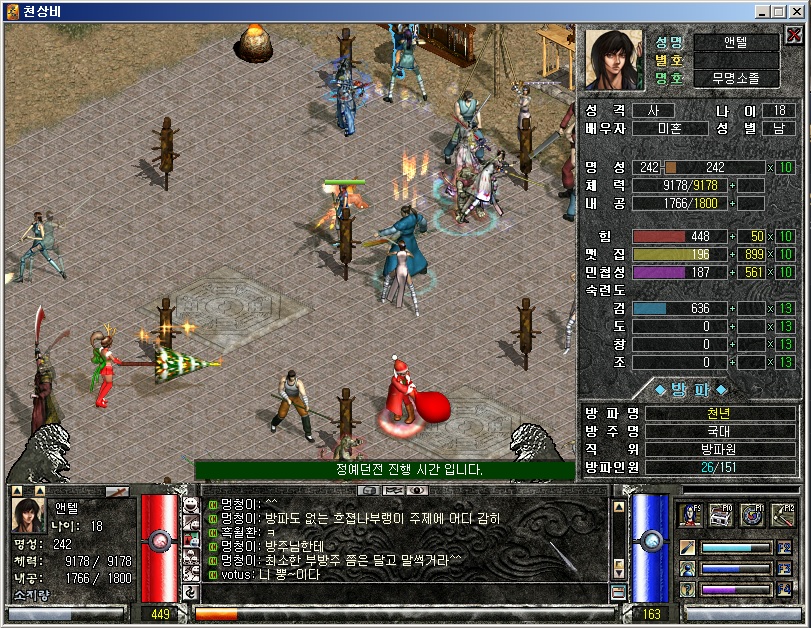This screenshot has width=811, height=628.
Task: Select the small portrait in the bottom-left HUD
Action: (x=29, y=516)
